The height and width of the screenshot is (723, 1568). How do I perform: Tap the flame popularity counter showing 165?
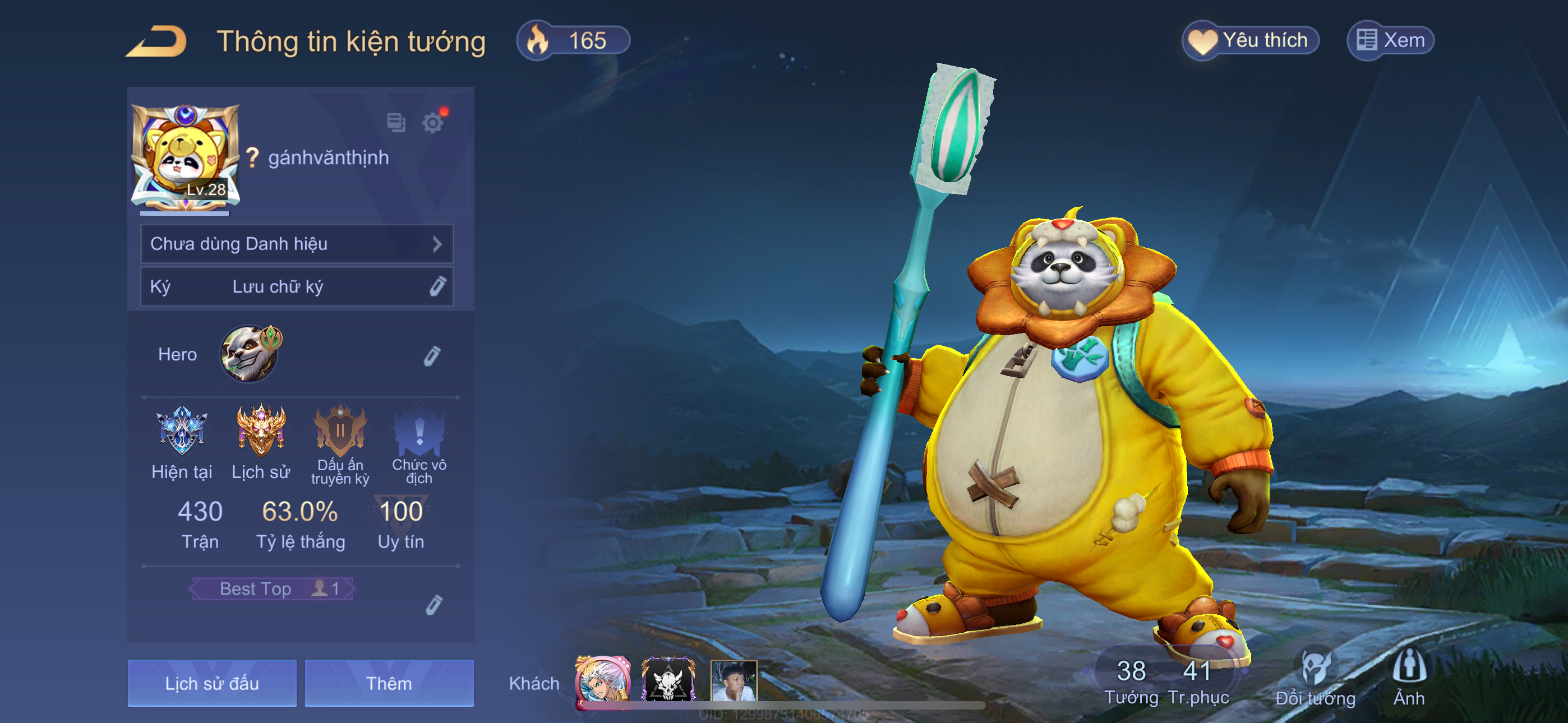click(572, 41)
